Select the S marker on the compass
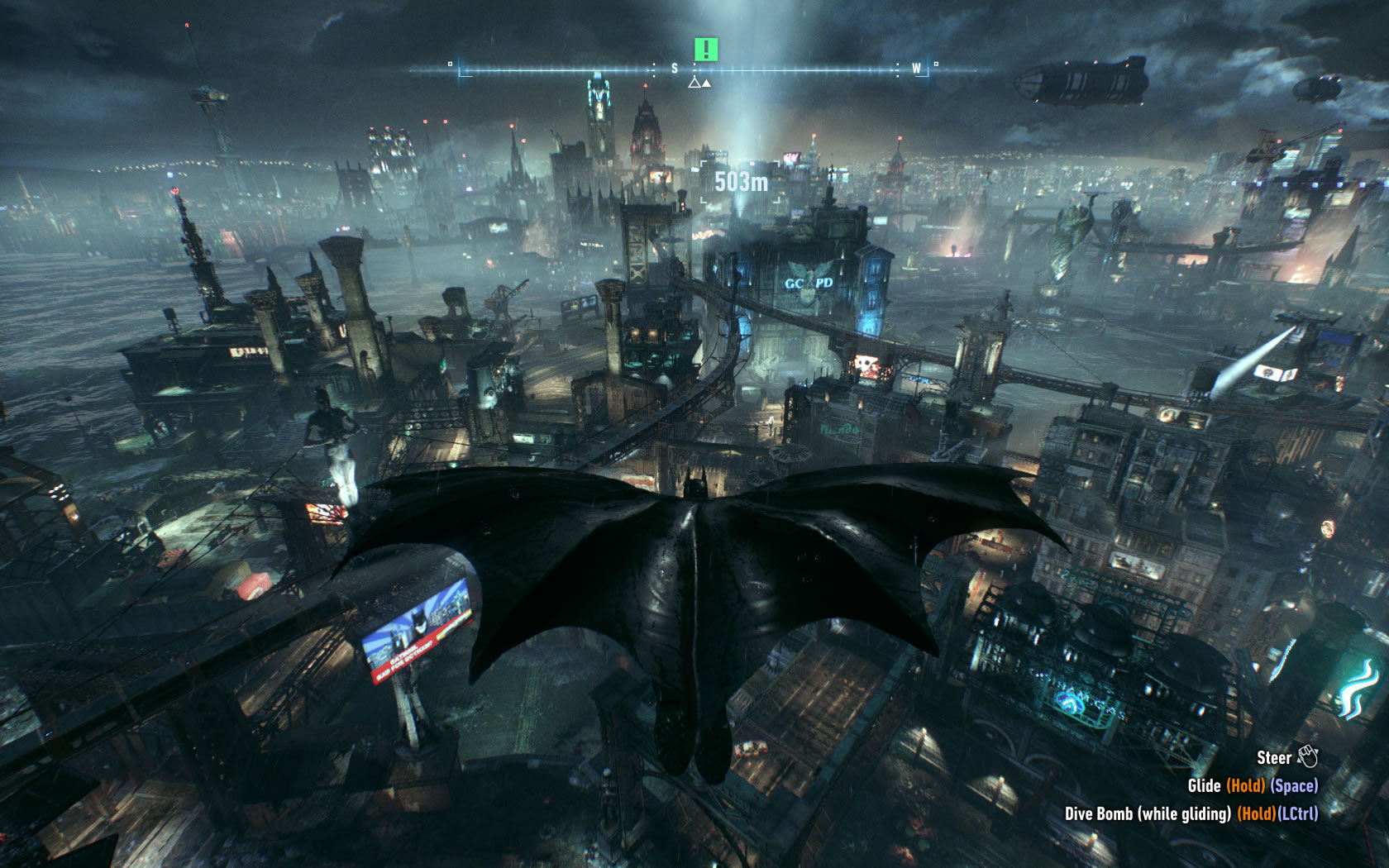This screenshot has width=1389, height=868. pos(674,68)
